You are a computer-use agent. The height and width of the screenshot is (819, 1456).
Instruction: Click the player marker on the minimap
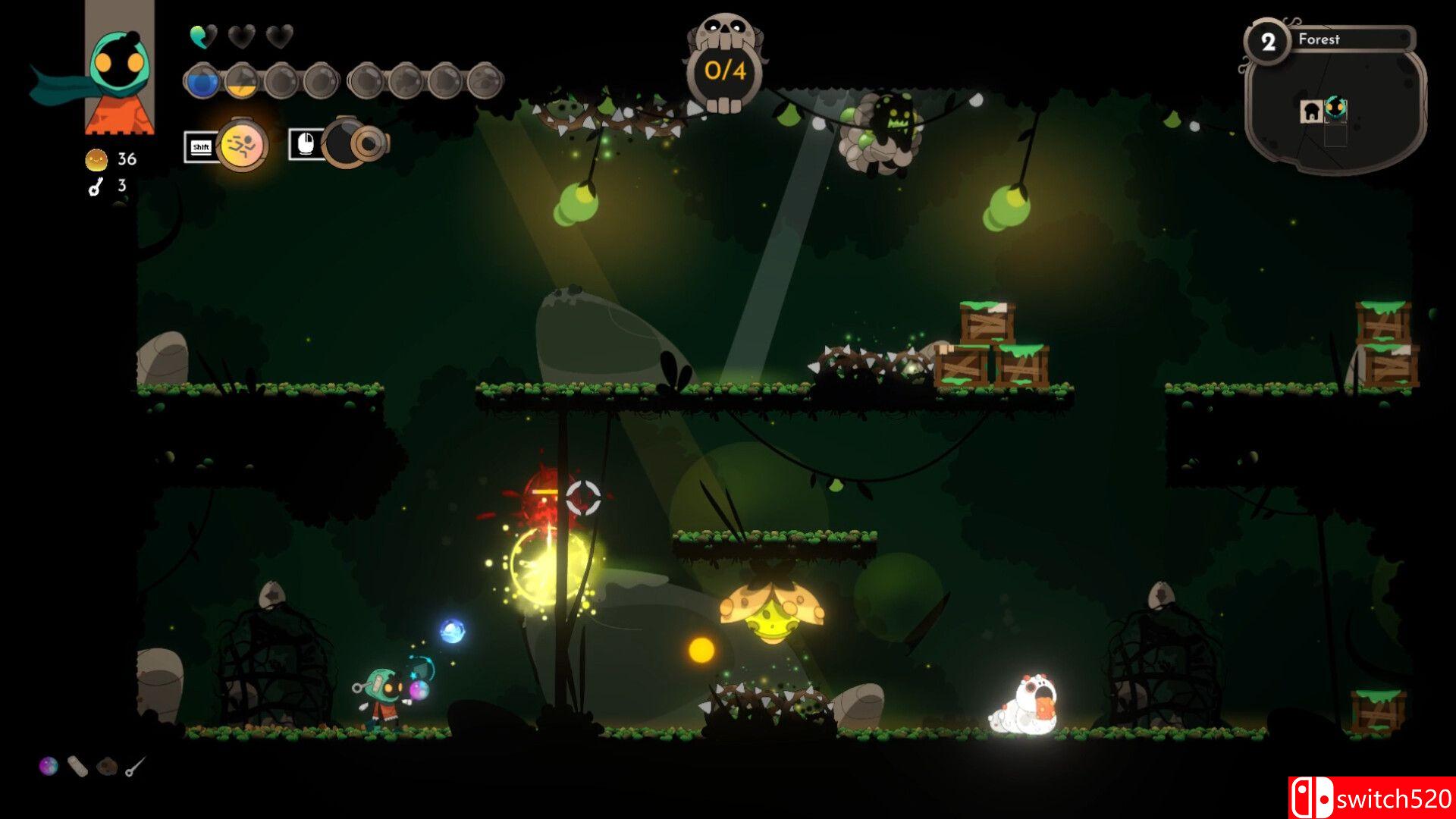(x=1335, y=108)
